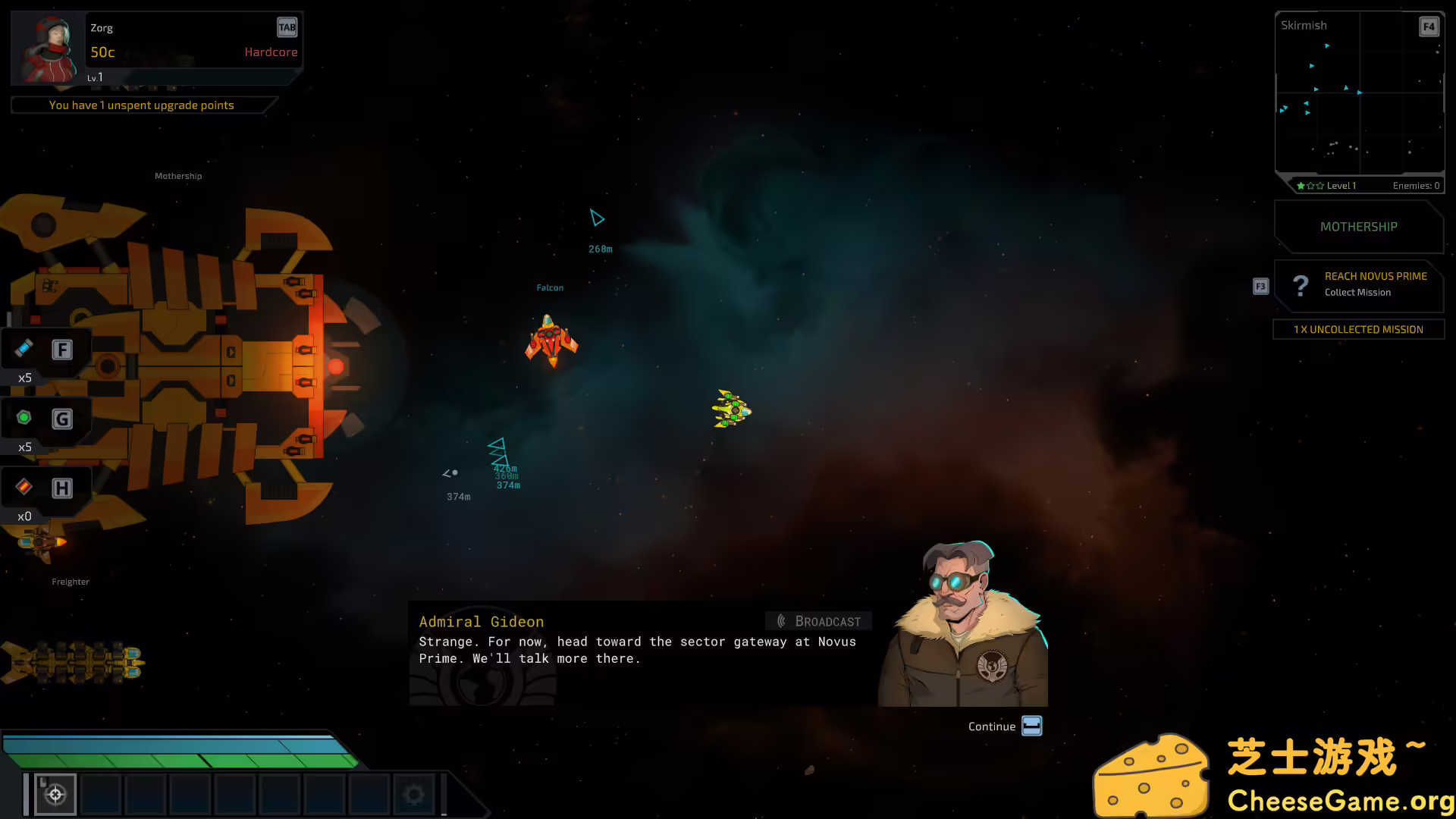Viewport: 1456px width, 819px height.
Task: Switch to the MOTHERSHIP panel
Action: pos(1357,226)
